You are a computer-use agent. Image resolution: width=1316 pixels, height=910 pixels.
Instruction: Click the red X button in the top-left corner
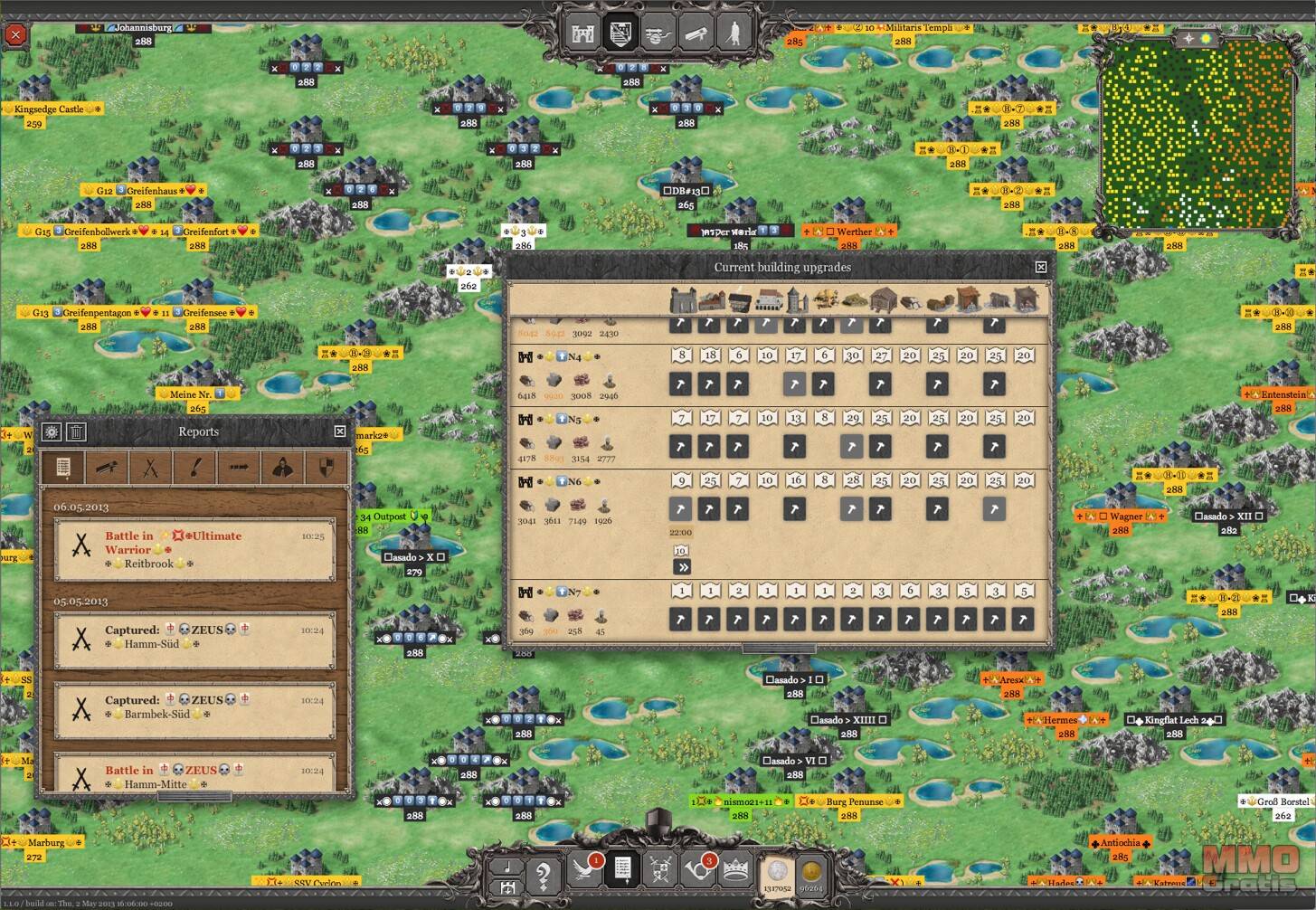15,35
